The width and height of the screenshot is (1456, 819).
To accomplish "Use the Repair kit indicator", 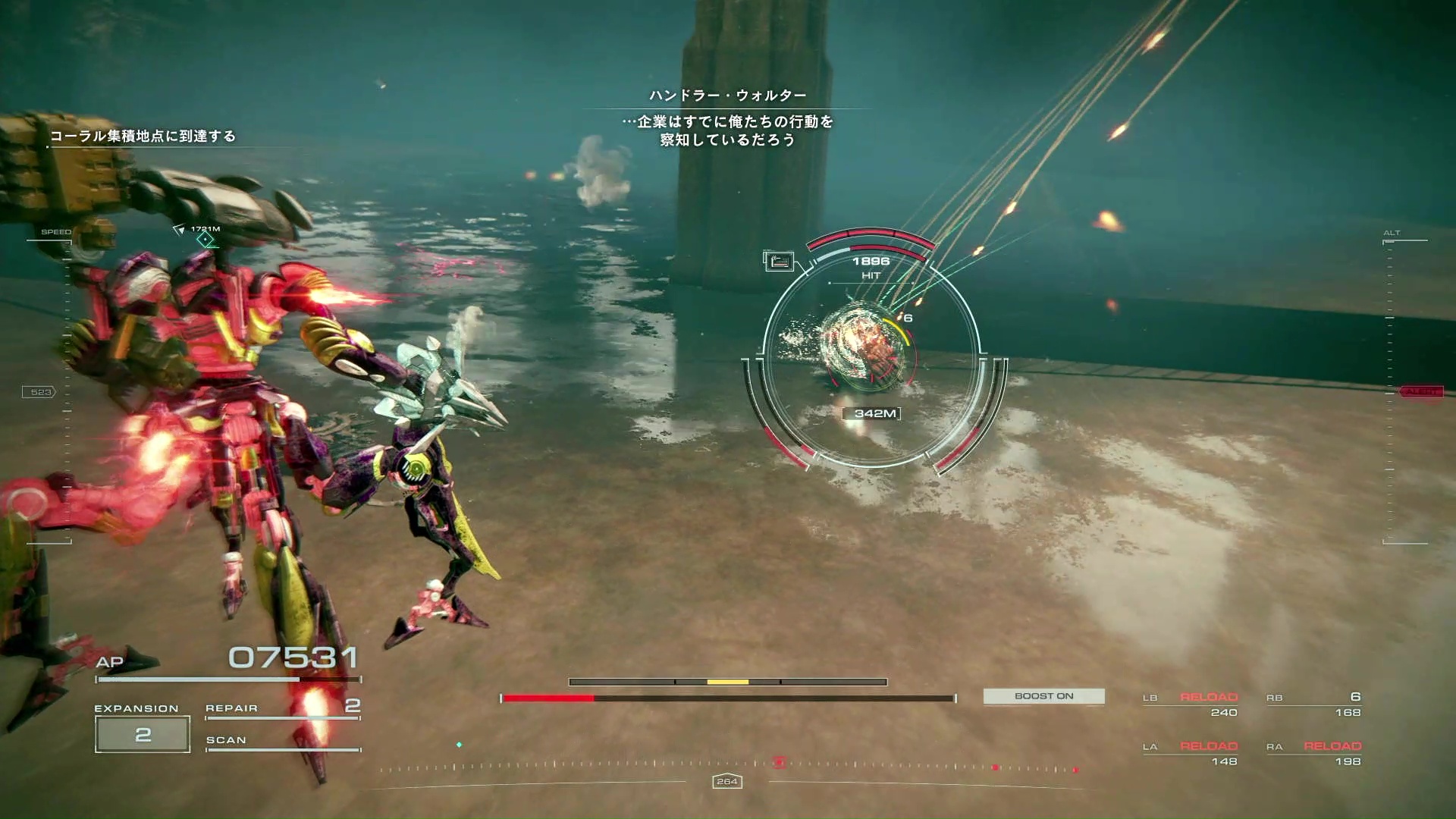I will point(282,708).
